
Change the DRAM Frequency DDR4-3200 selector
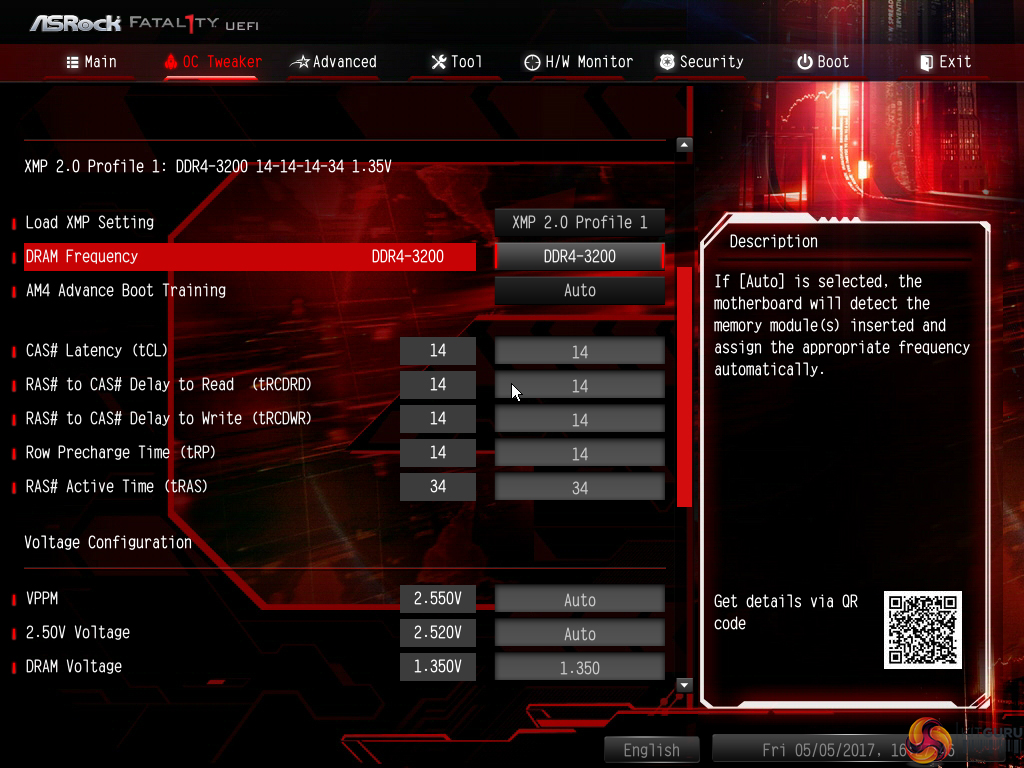(580, 256)
